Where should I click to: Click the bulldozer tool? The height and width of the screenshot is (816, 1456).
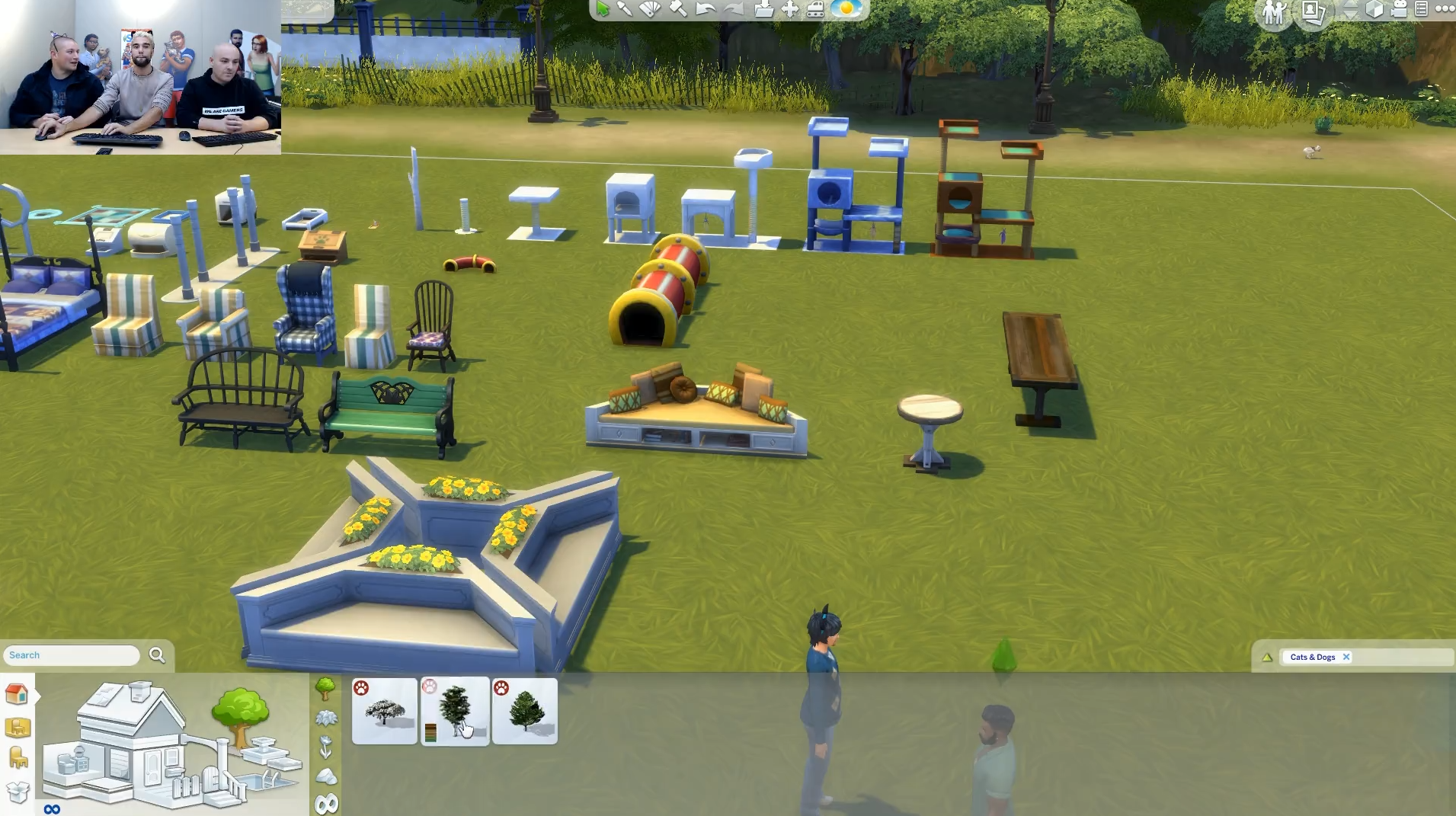coord(815,9)
